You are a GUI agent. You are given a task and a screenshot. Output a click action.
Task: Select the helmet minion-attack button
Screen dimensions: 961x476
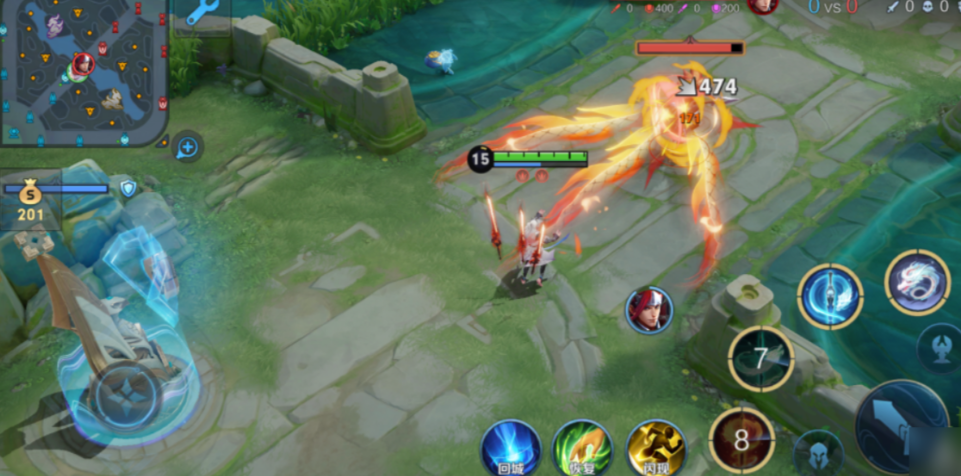[x=817, y=452]
